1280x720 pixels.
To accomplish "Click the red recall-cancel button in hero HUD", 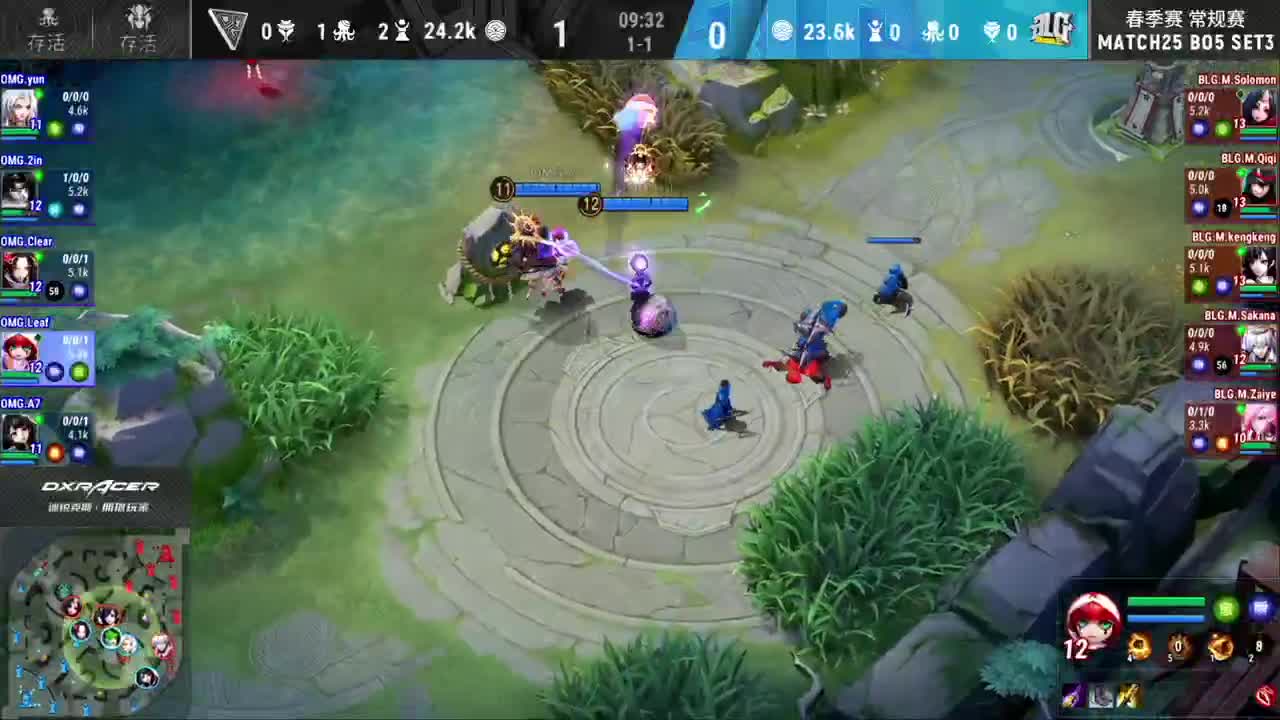I will tap(1263, 697).
